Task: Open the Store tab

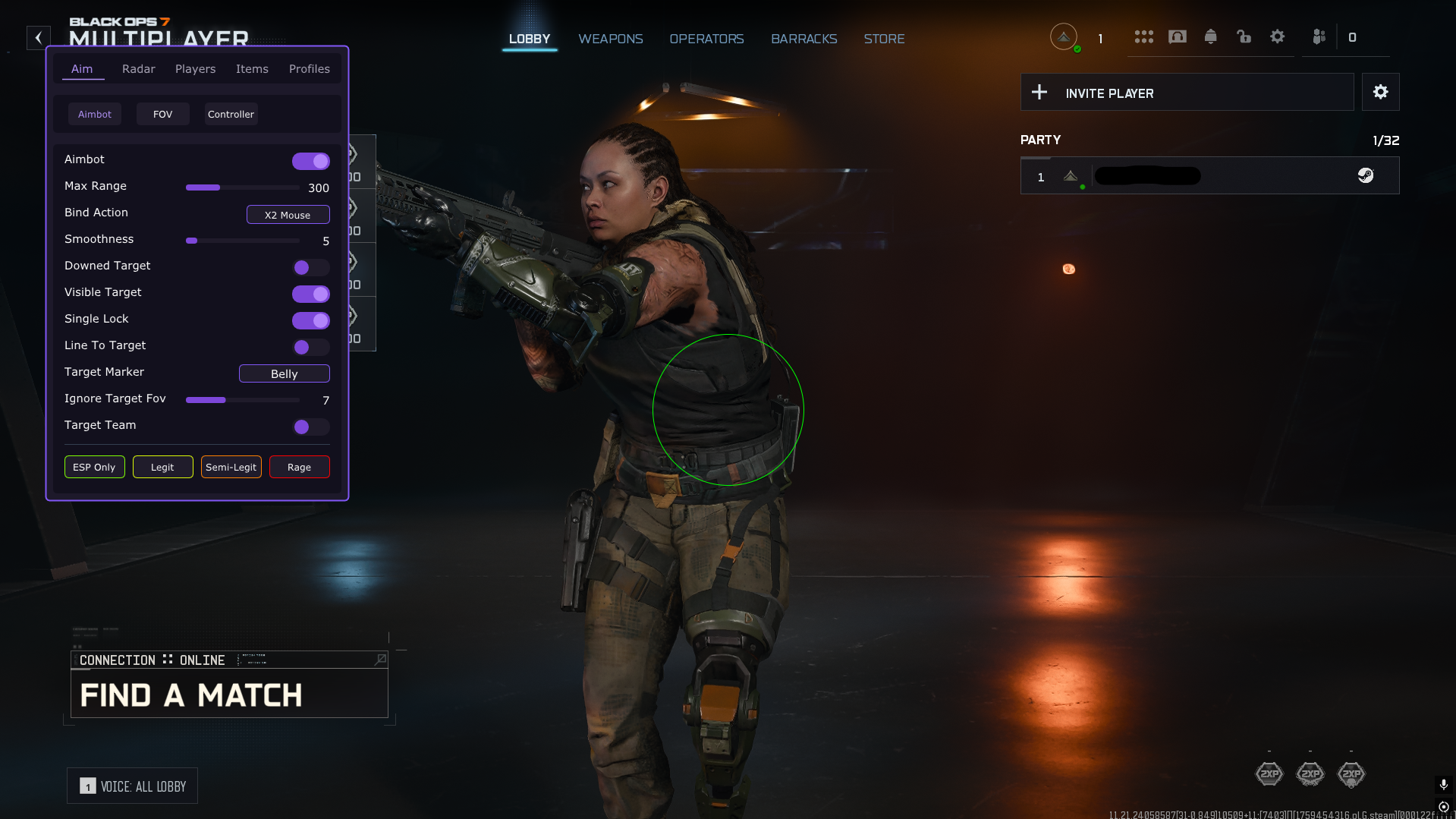Action: tap(884, 39)
